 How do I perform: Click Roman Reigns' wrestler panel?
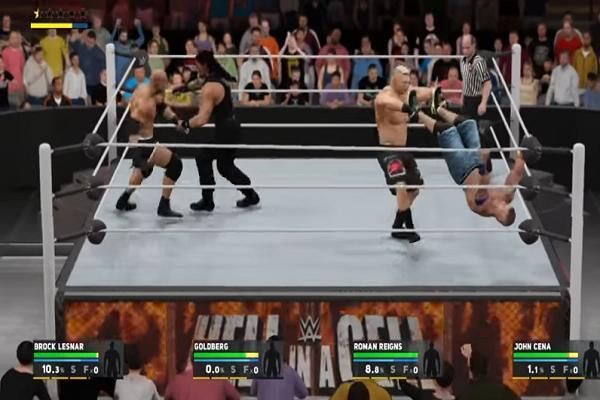click(397, 360)
